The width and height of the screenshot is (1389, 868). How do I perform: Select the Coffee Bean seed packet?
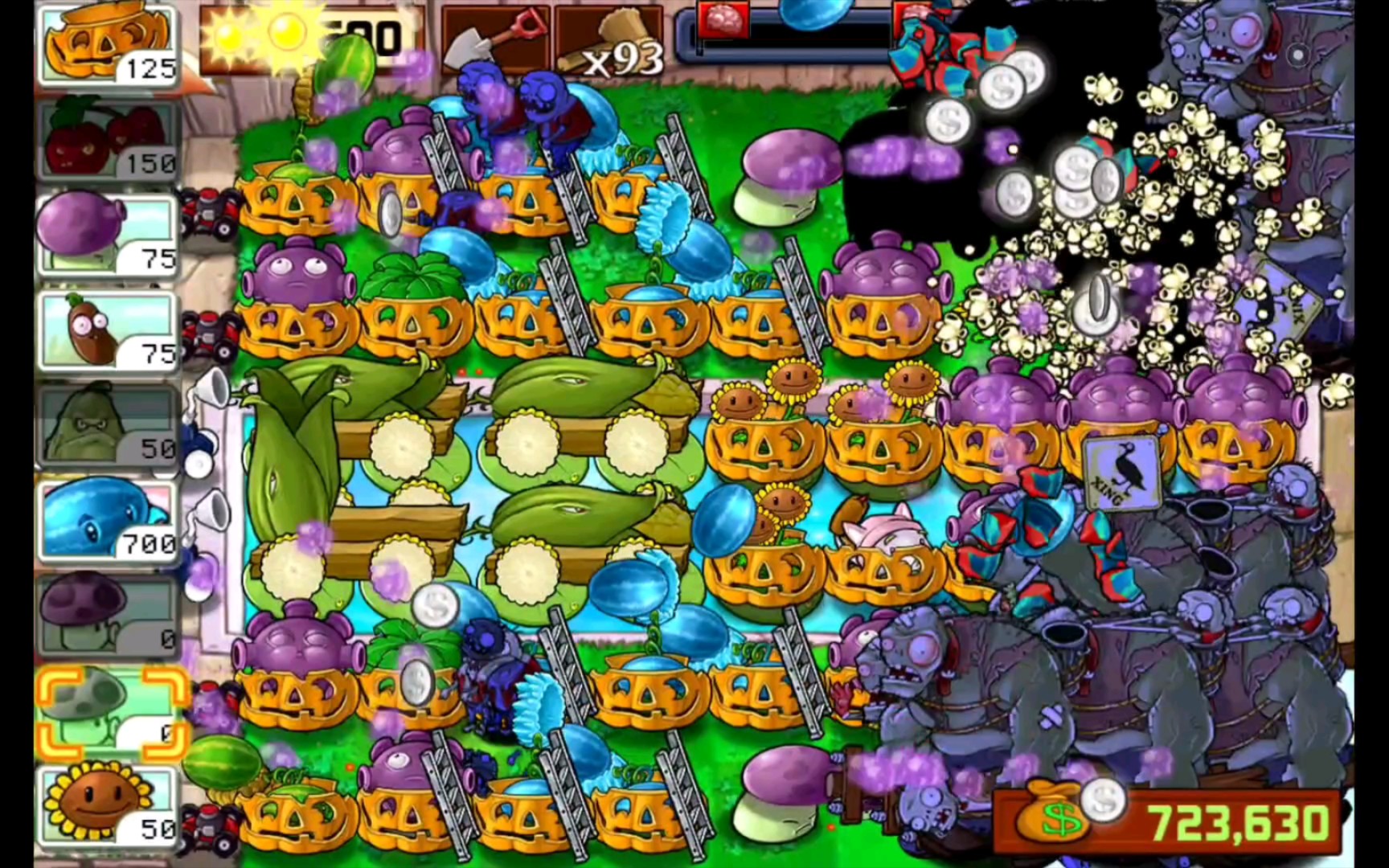click(x=108, y=330)
